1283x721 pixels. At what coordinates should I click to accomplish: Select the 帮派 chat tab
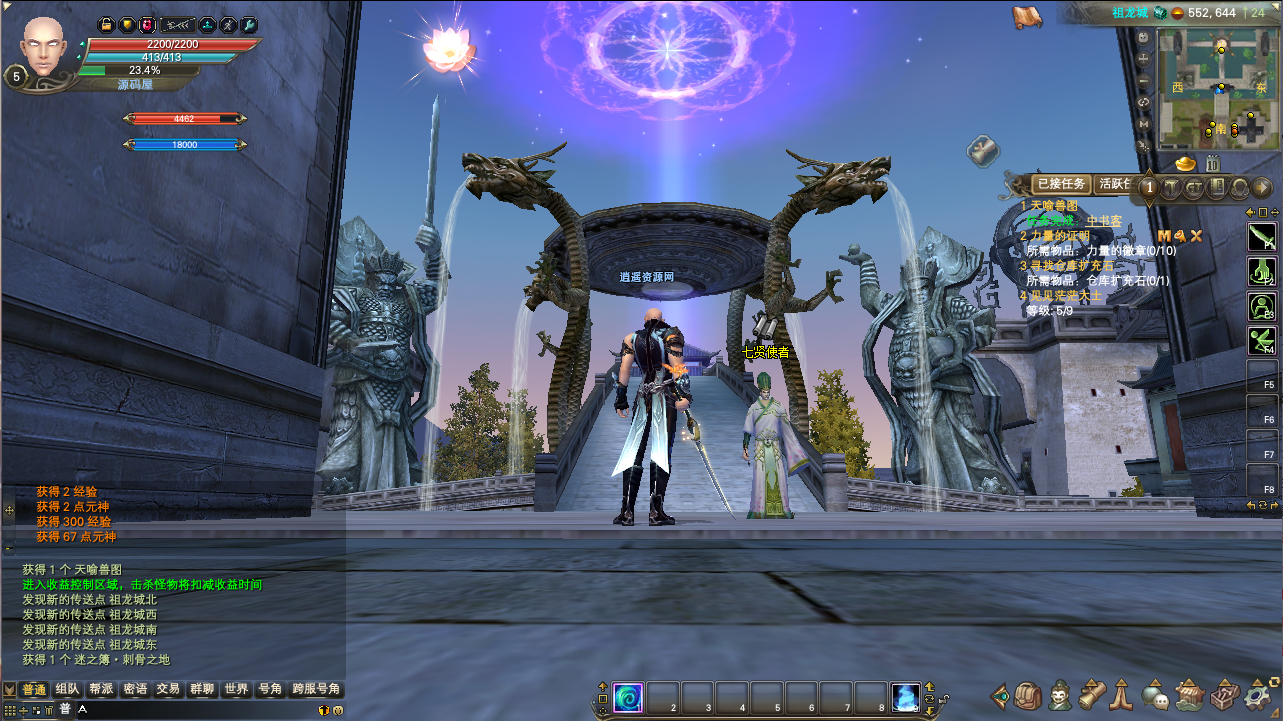[x=101, y=689]
